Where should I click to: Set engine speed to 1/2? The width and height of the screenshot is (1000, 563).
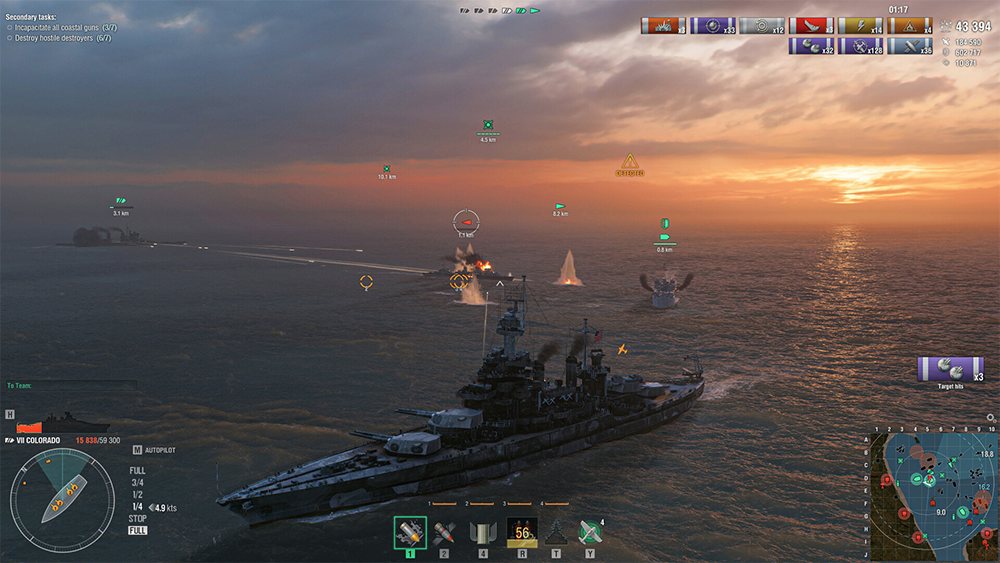(x=137, y=494)
